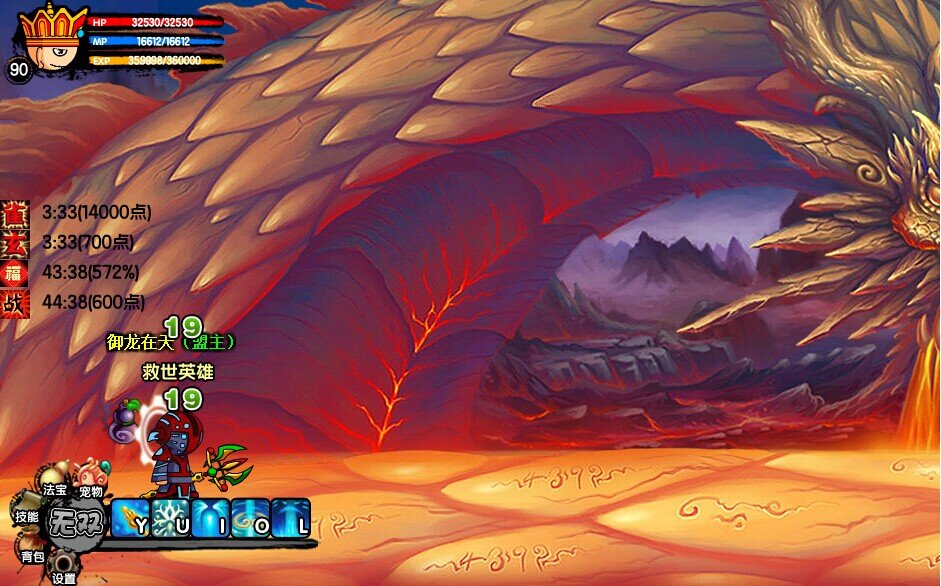Select the 战 buff icon
Image resolution: width=941 pixels, height=586 pixels.
15,302
